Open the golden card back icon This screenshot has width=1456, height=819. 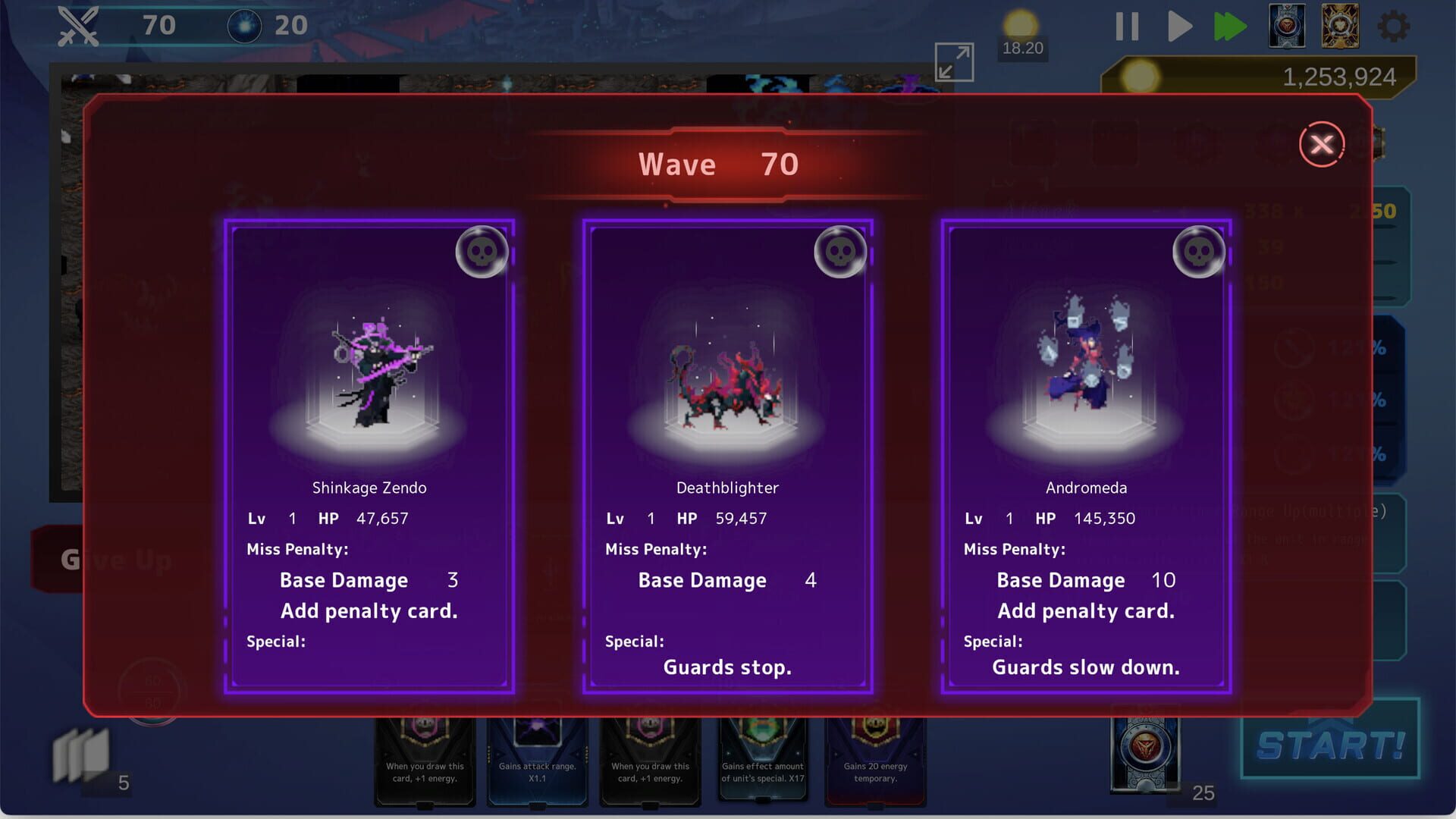click(1341, 26)
